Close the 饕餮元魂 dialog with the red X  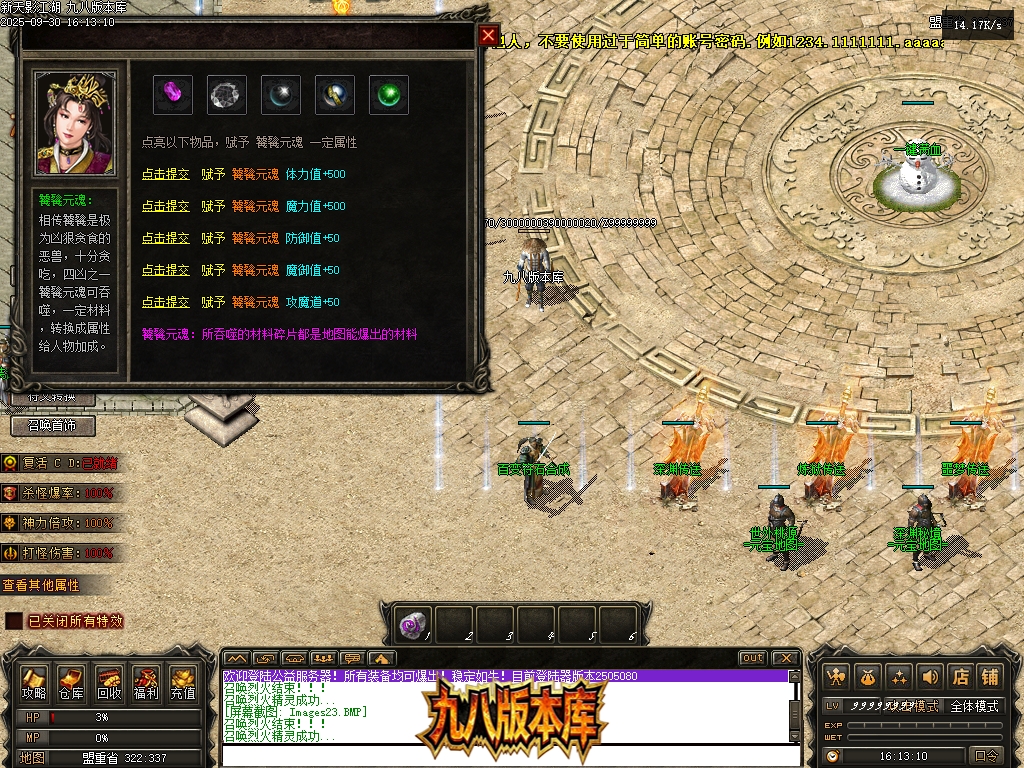pyautogui.click(x=488, y=36)
